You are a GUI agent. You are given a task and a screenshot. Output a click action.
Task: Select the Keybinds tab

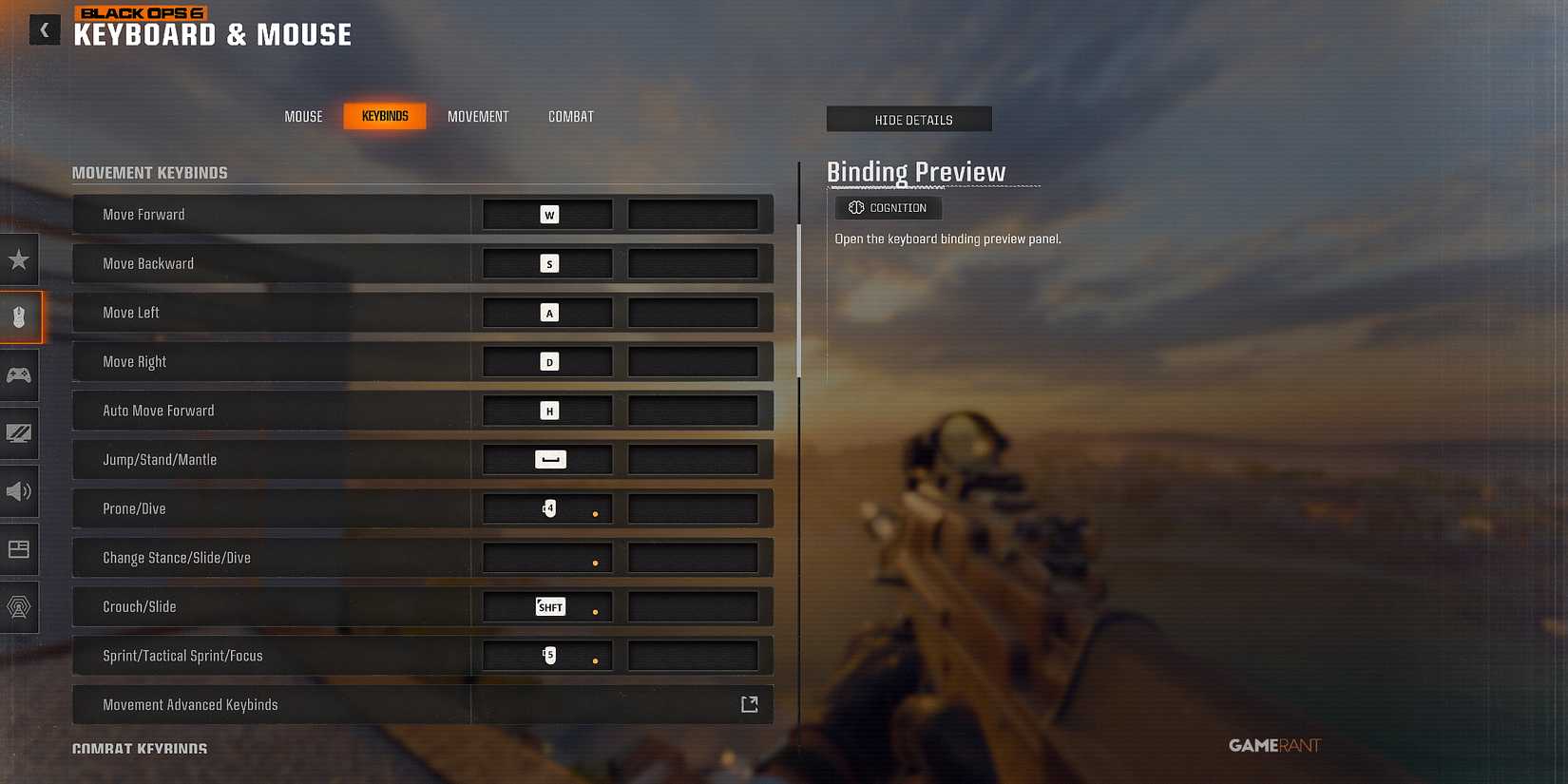click(385, 115)
